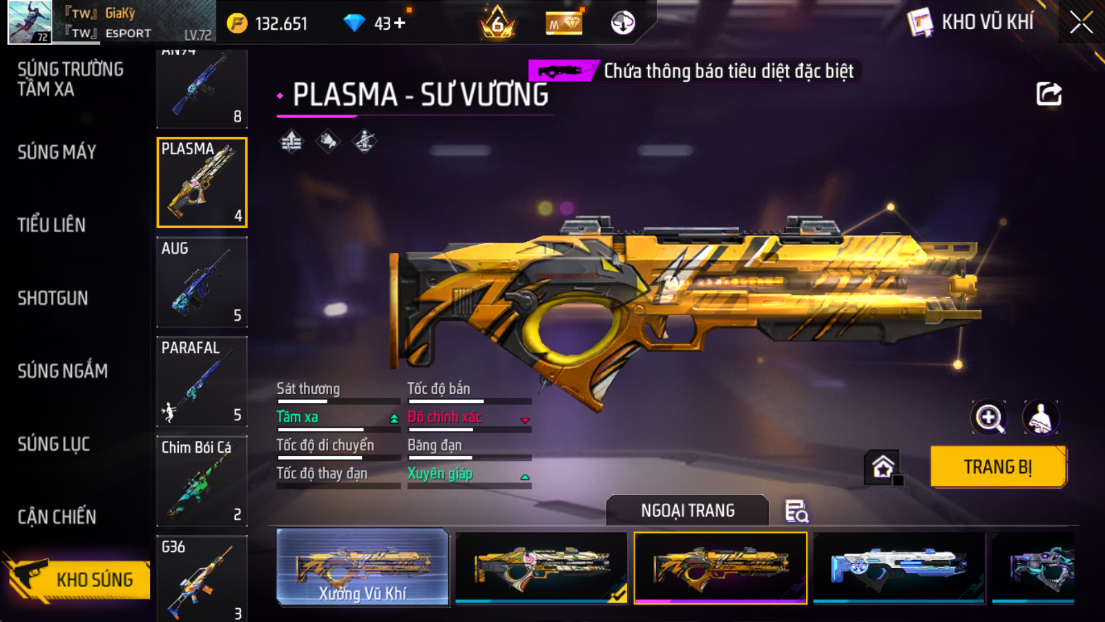Pick the Chim Bói Cá weapon tile
1105x622 pixels.
[x=202, y=481]
